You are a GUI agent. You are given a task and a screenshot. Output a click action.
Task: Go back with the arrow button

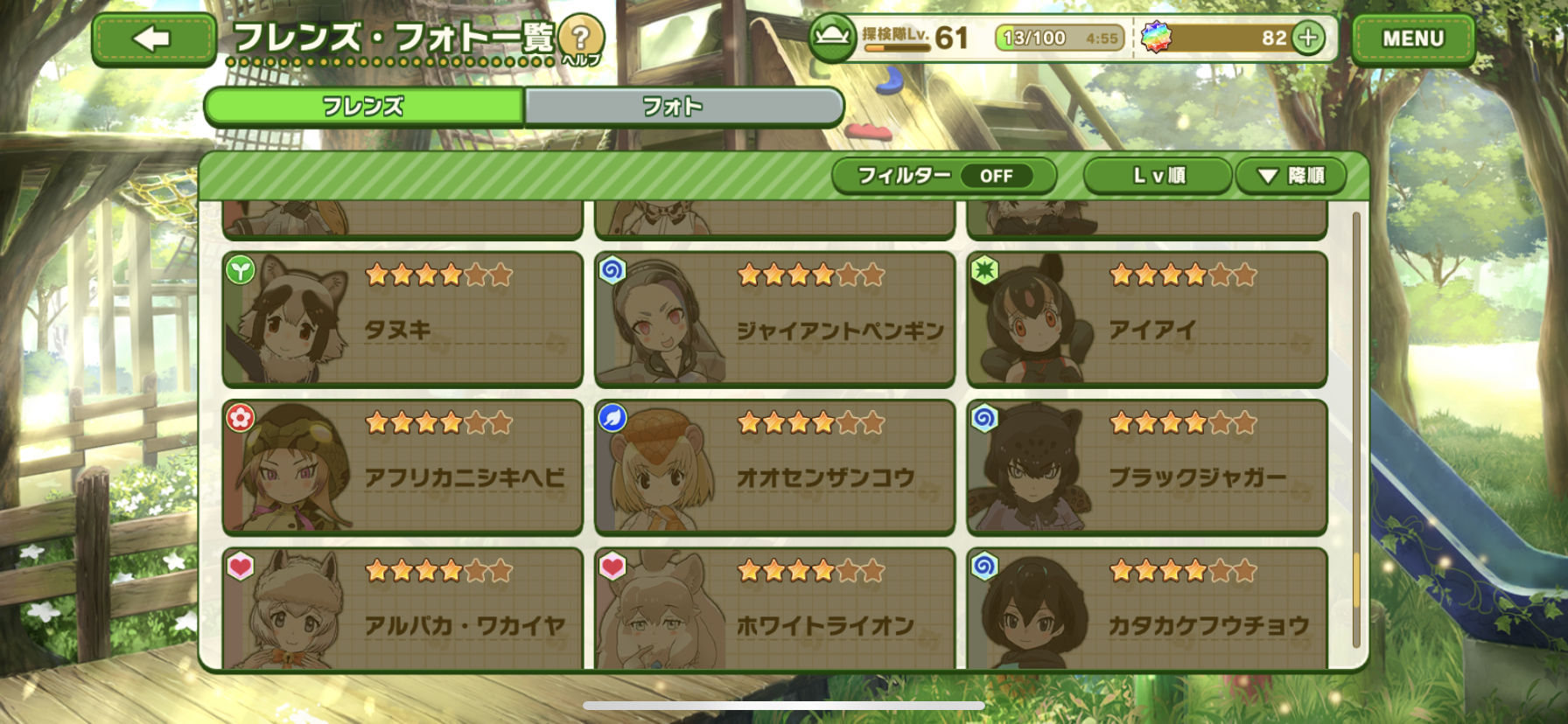click(153, 39)
